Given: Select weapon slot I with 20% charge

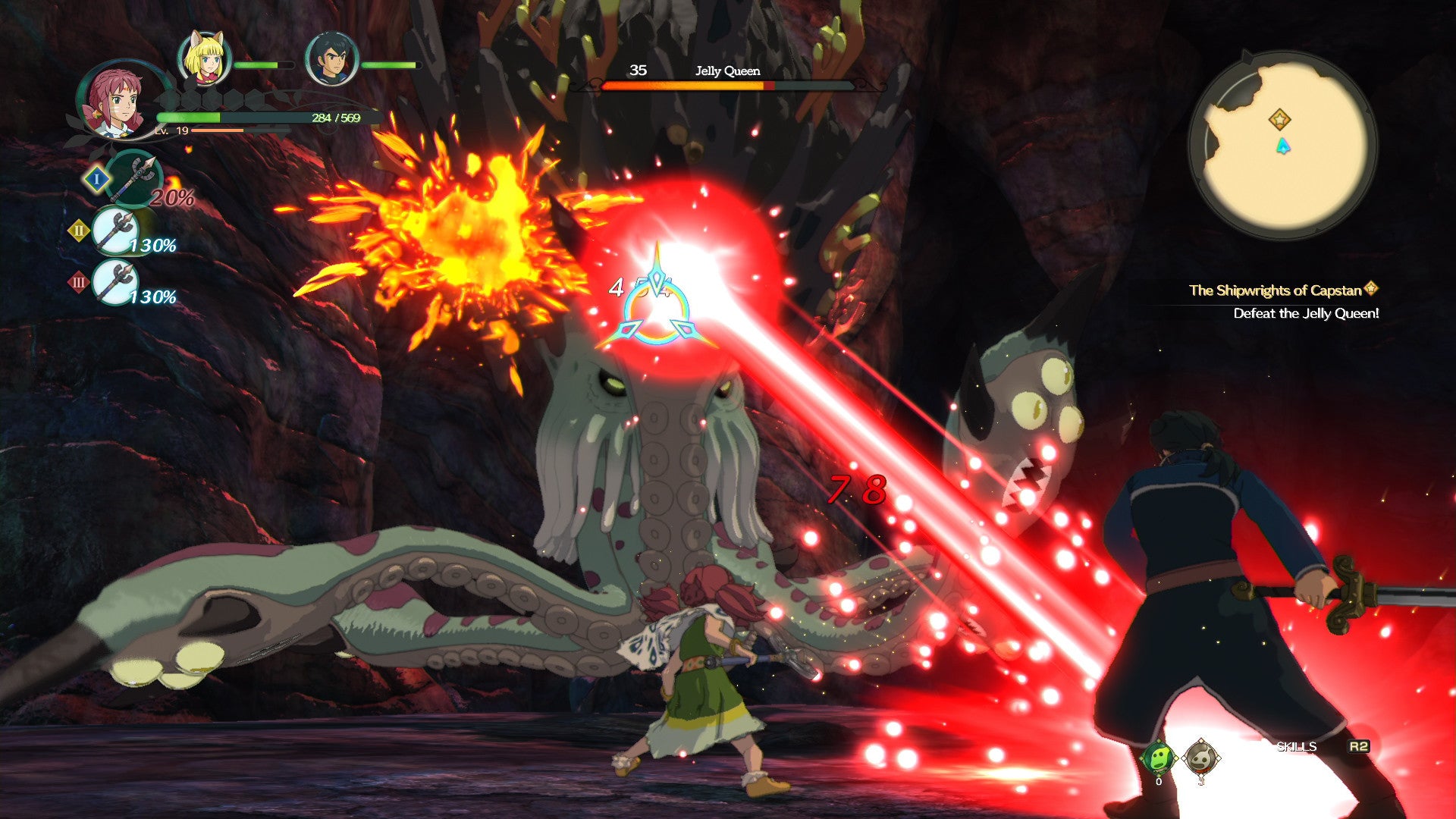Looking at the screenshot, I should [135, 178].
